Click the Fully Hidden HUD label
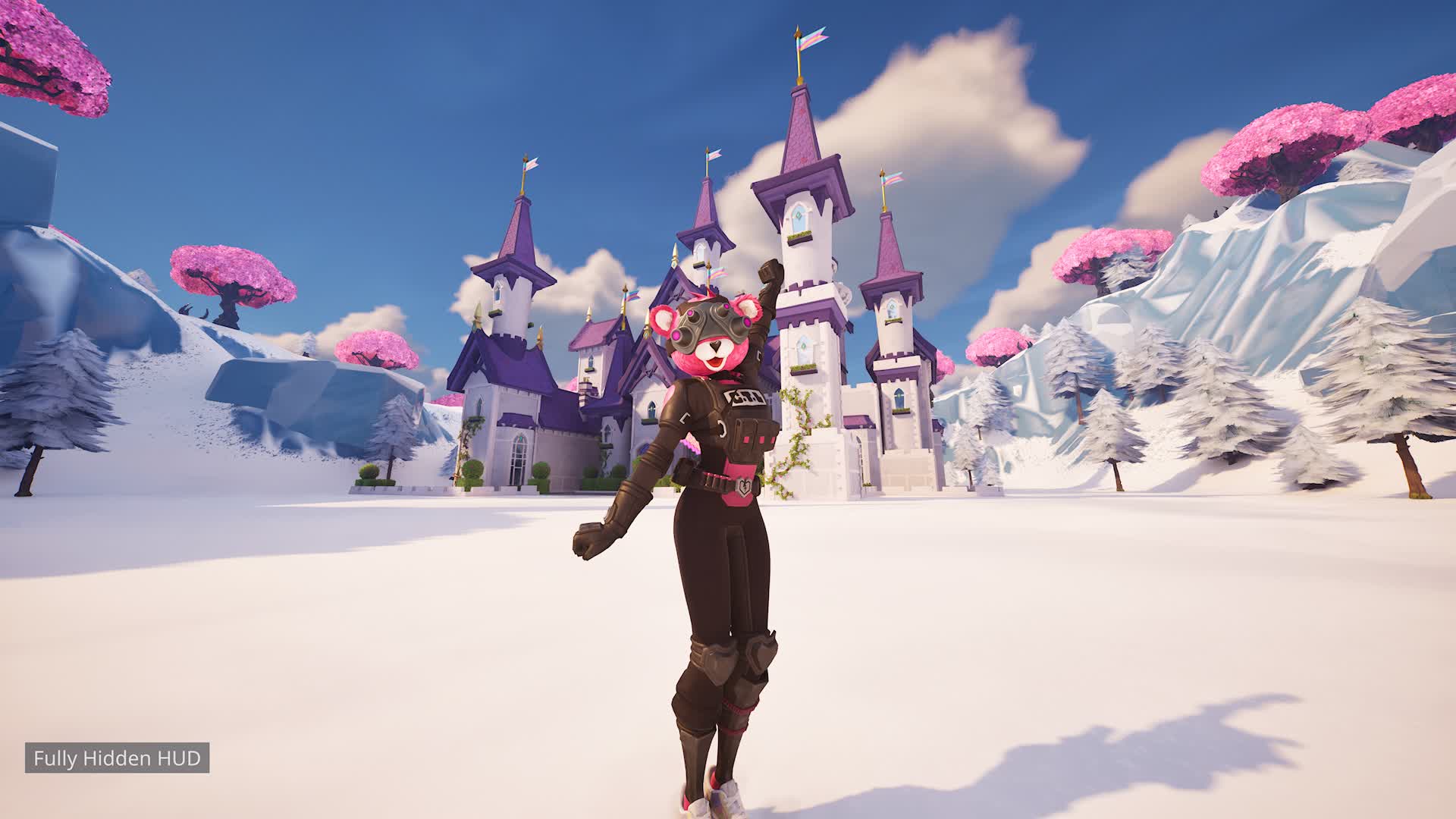Viewport: 1456px width, 819px height. point(117,758)
